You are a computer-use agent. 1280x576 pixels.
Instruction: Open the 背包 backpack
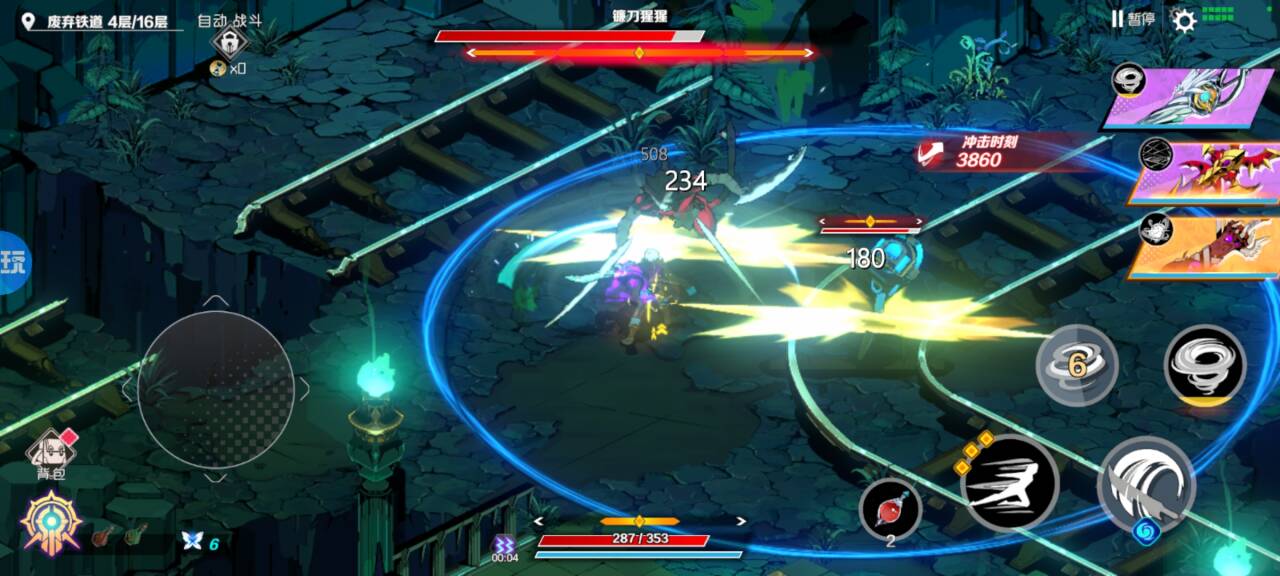click(50, 454)
